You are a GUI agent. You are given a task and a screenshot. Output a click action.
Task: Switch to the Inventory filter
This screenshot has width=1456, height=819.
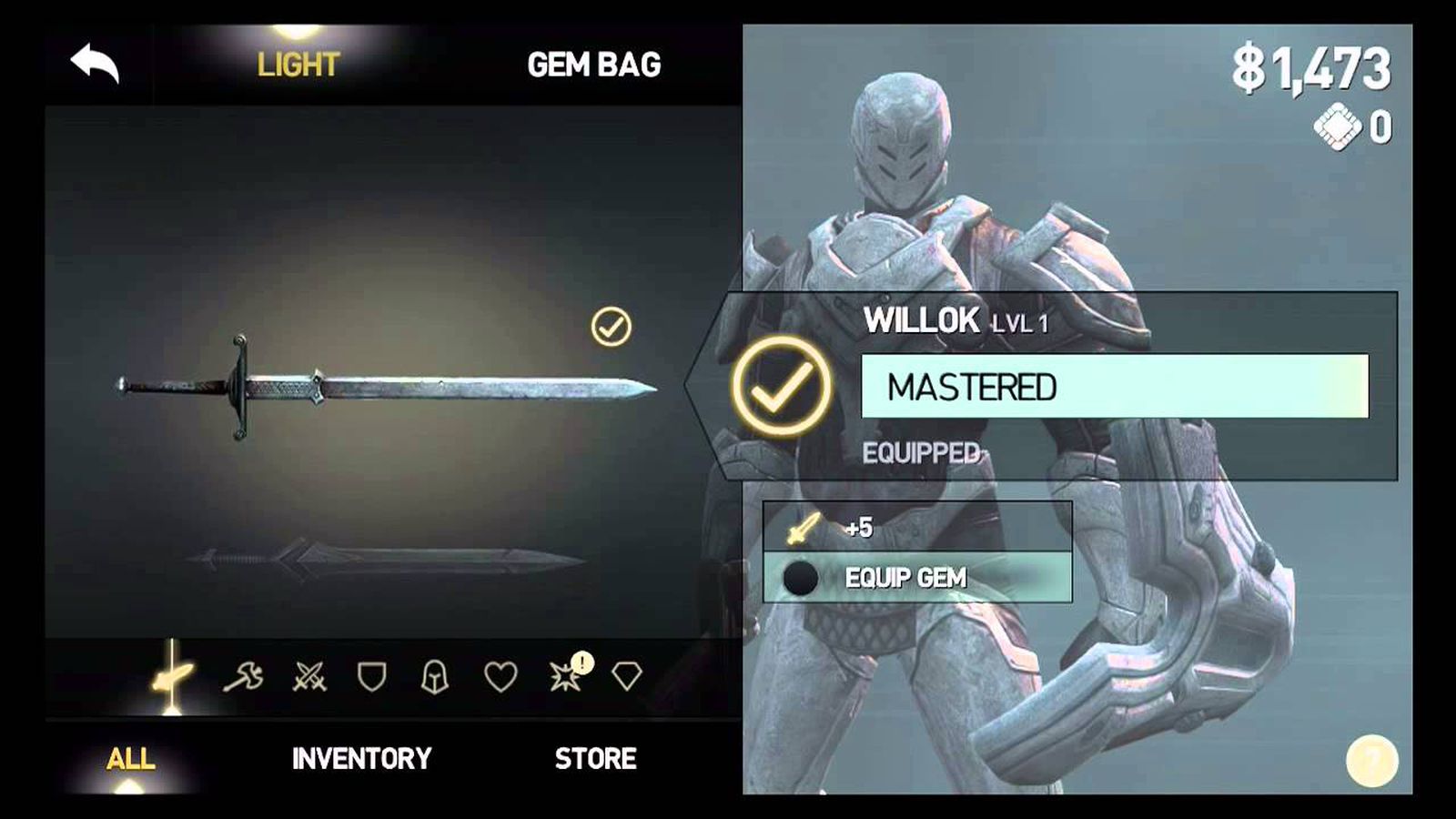pos(361,758)
